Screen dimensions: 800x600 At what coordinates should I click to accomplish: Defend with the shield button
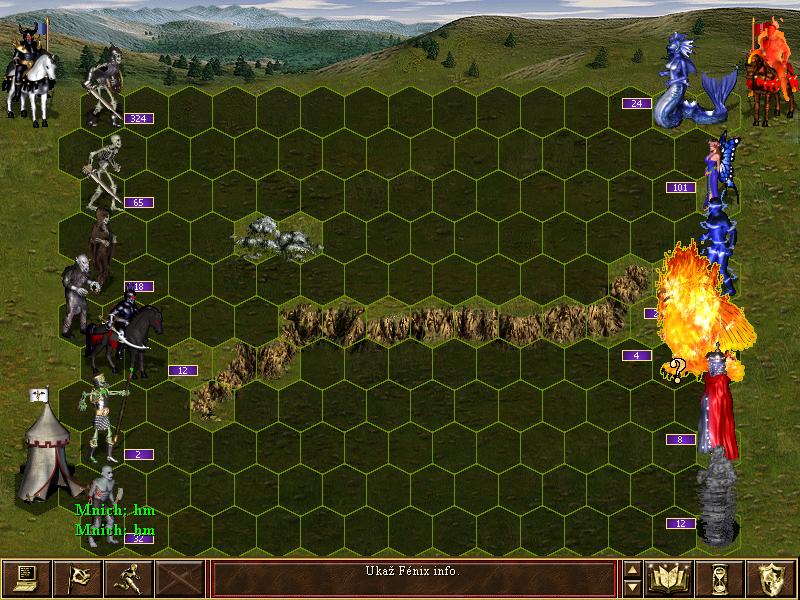[772, 579]
